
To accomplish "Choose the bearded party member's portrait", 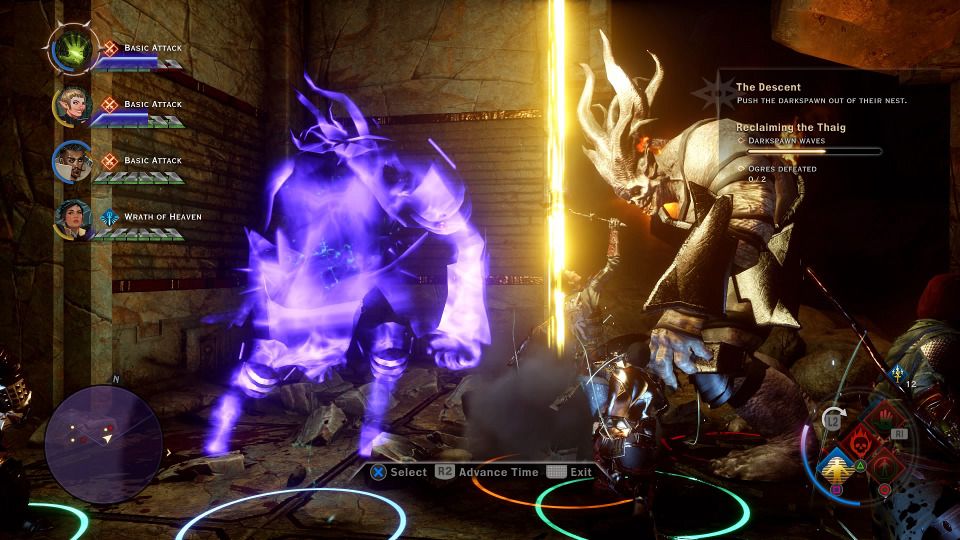I will [x=74, y=161].
